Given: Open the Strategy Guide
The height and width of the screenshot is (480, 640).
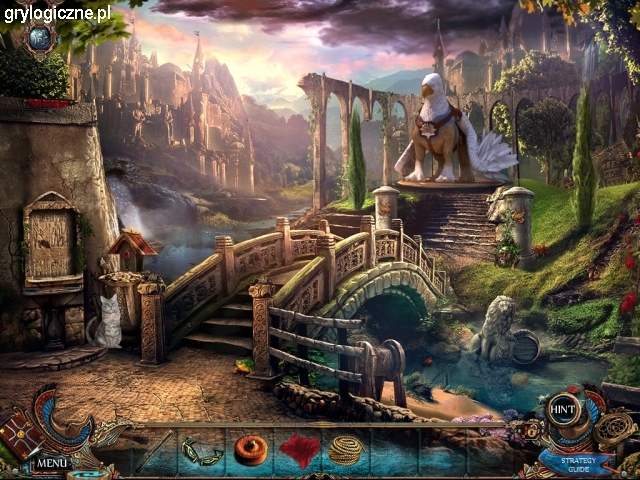Looking at the screenshot, I should (579, 463).
